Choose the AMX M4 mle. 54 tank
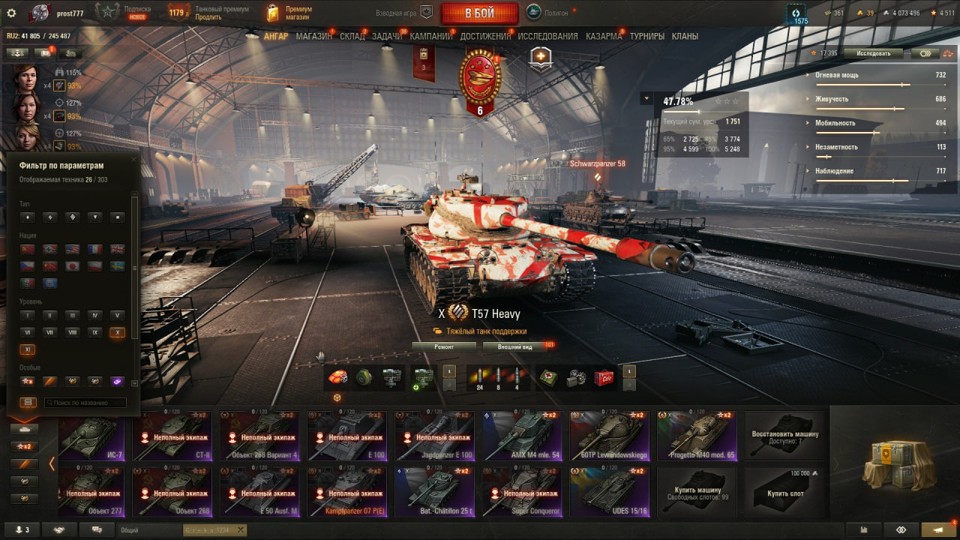This screenshot has height=540, width=960. [521, 435]
